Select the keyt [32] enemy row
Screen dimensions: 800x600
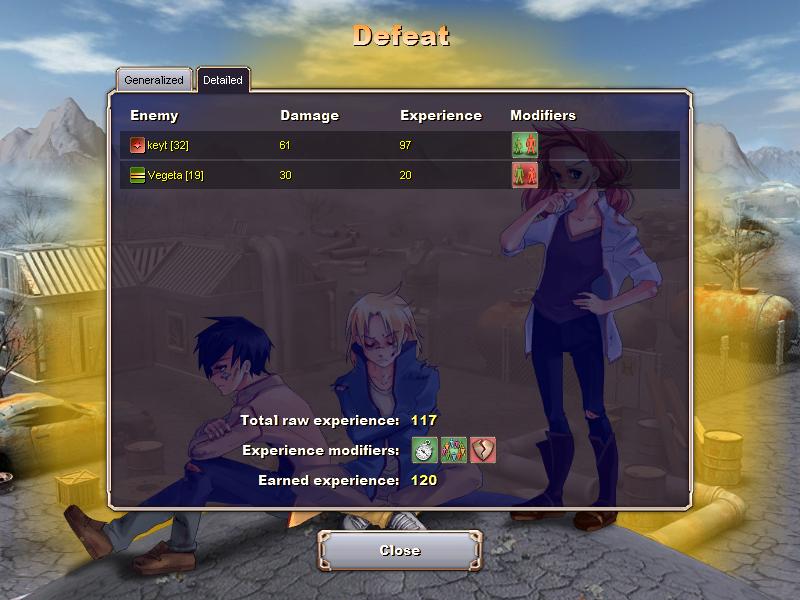167,145
